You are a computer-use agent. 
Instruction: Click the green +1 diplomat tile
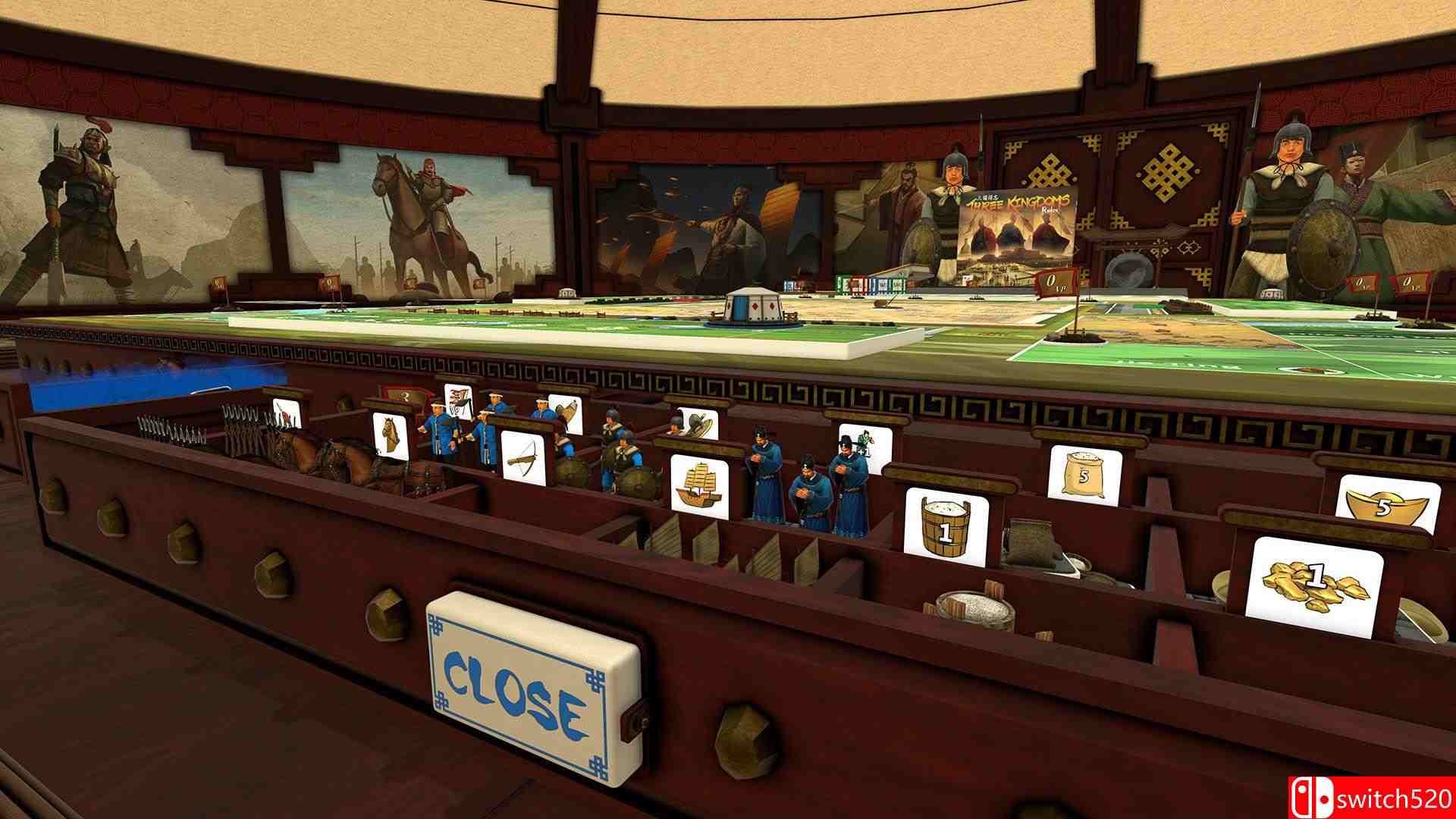(x=867, y=447)
